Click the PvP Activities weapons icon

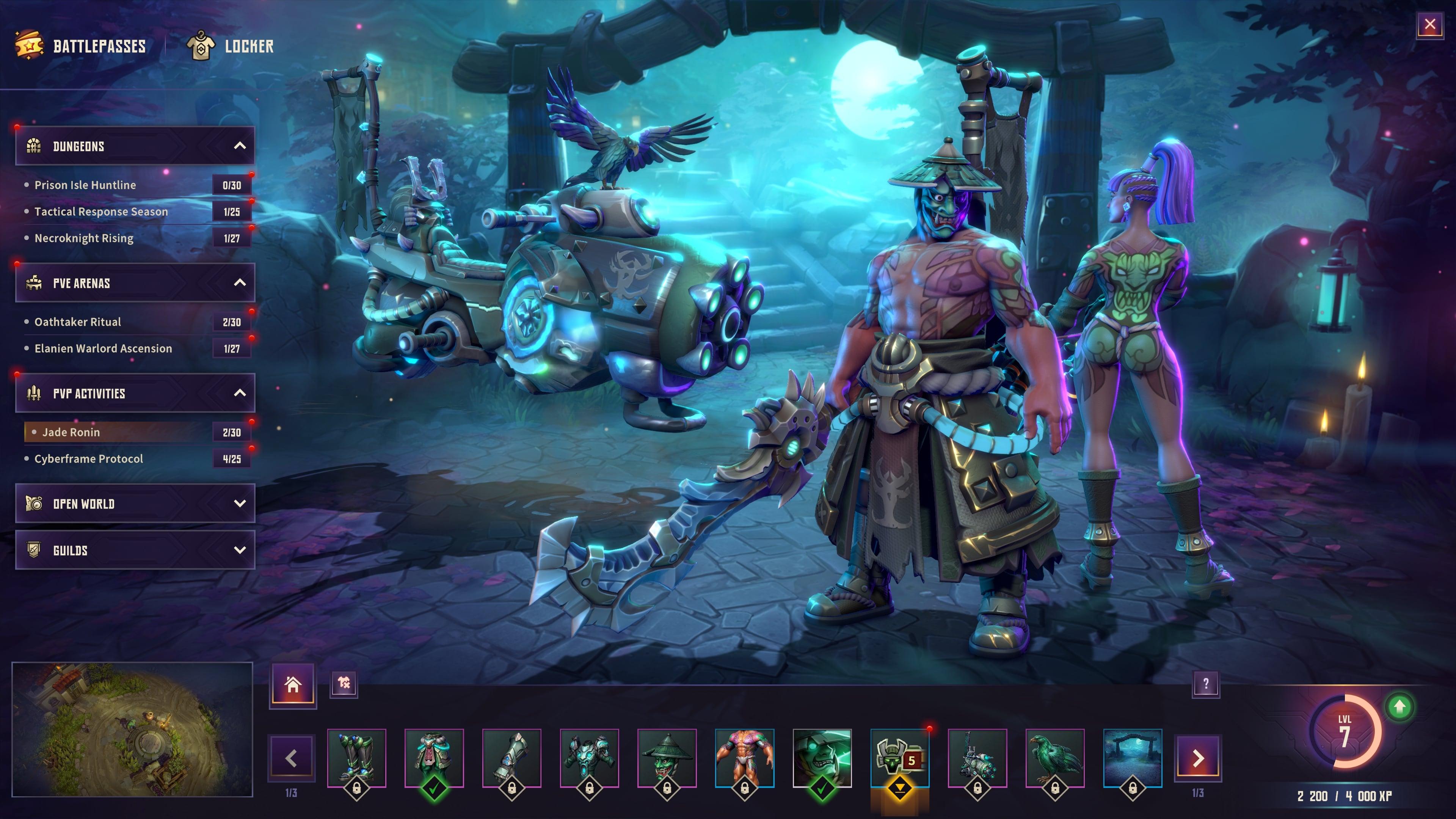click(x=34, y=394)
